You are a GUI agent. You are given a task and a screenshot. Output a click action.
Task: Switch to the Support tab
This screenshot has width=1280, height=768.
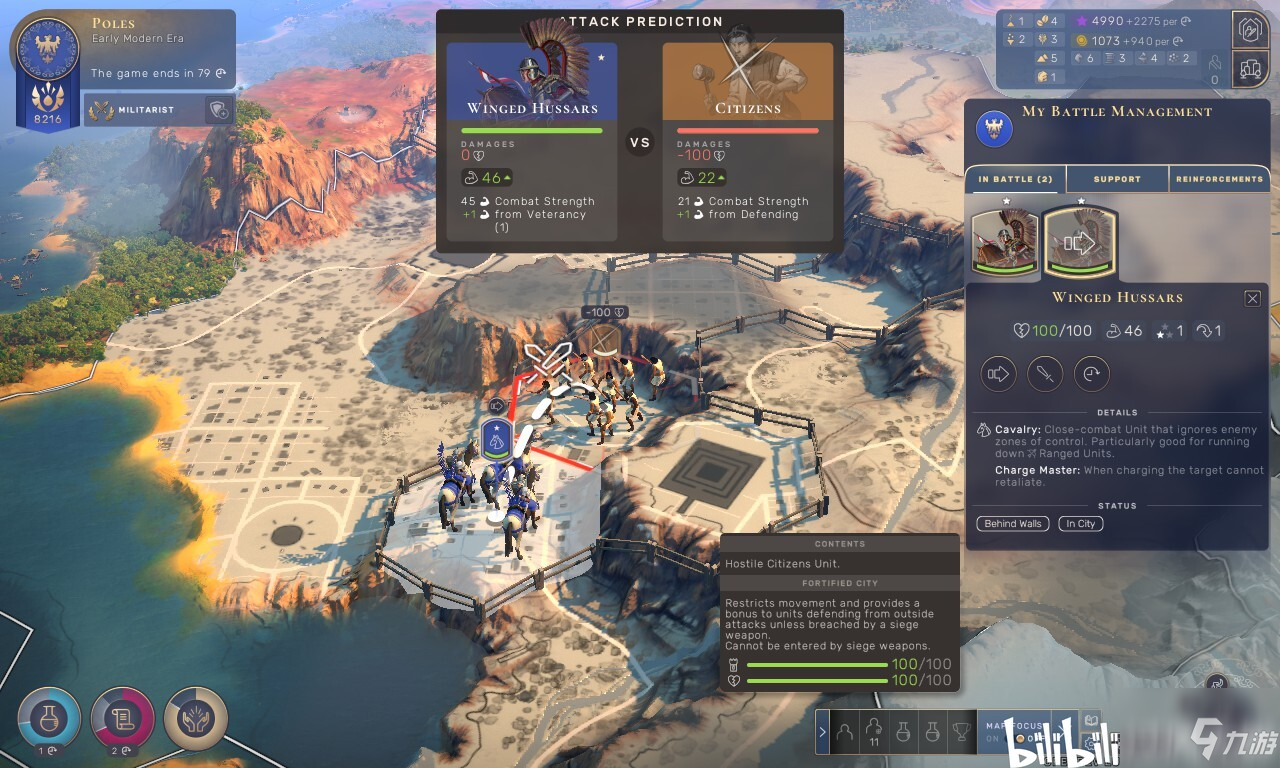[x=1117, y=179]
